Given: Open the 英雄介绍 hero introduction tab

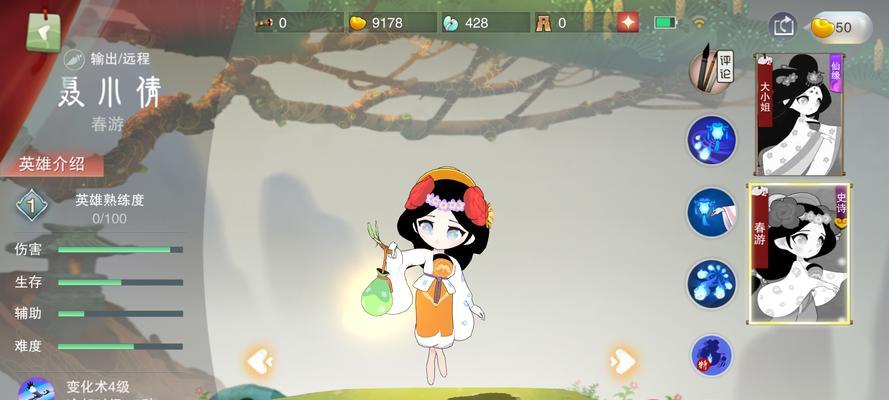Looking at the screenshot, I should click(x=53, y=165).
